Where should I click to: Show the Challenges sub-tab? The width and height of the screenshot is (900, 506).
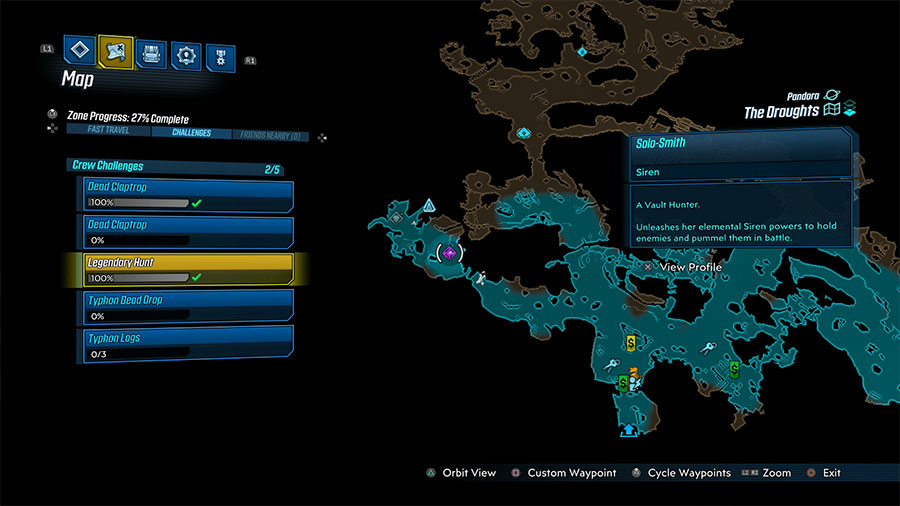(191, 133)
